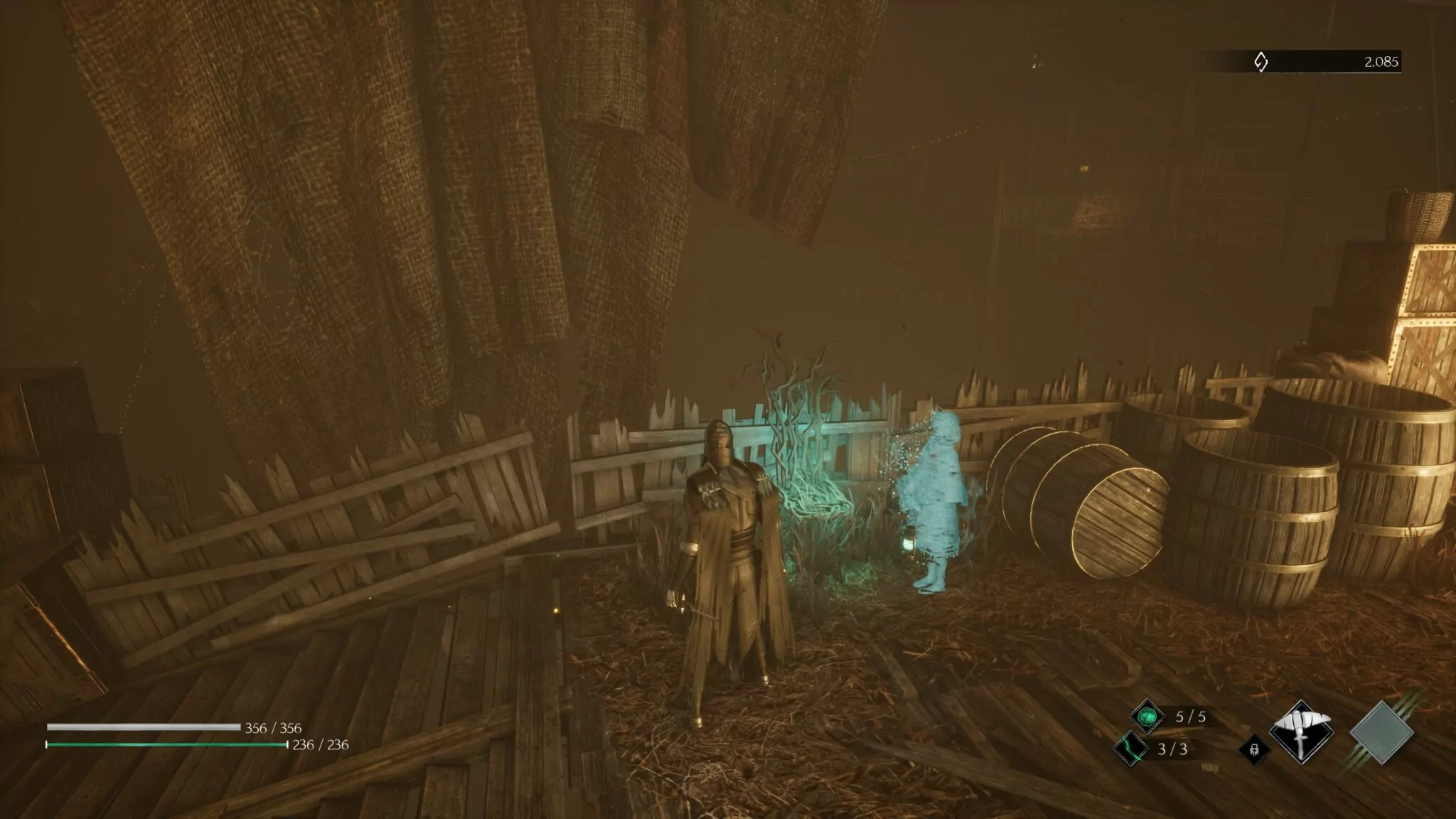The width and height of the screenshot is (1456, 819).
Task: Select the empty gray equipment slot diamond
Action: pos(1382,732)
